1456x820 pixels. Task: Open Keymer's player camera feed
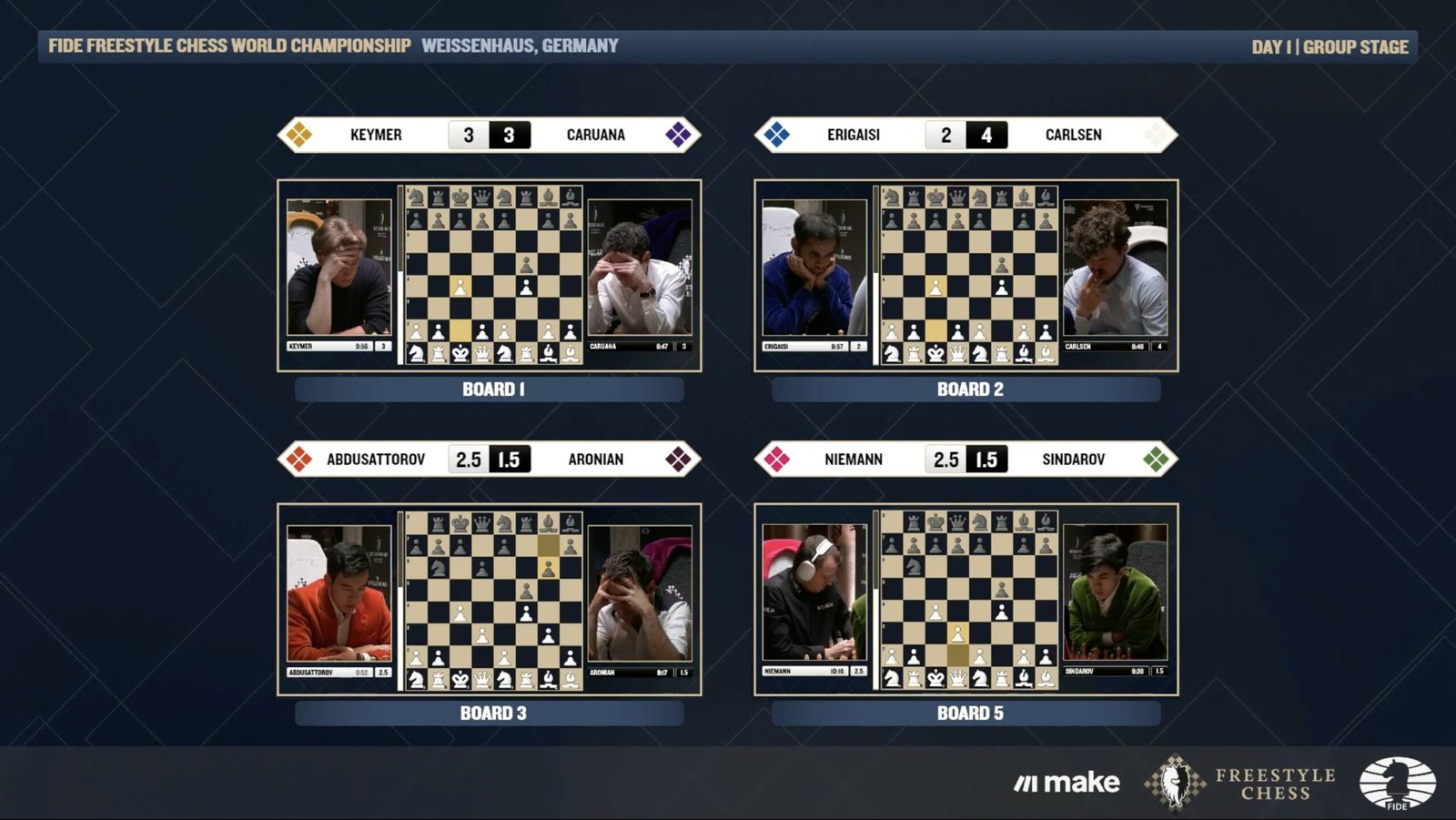[339, 268]
